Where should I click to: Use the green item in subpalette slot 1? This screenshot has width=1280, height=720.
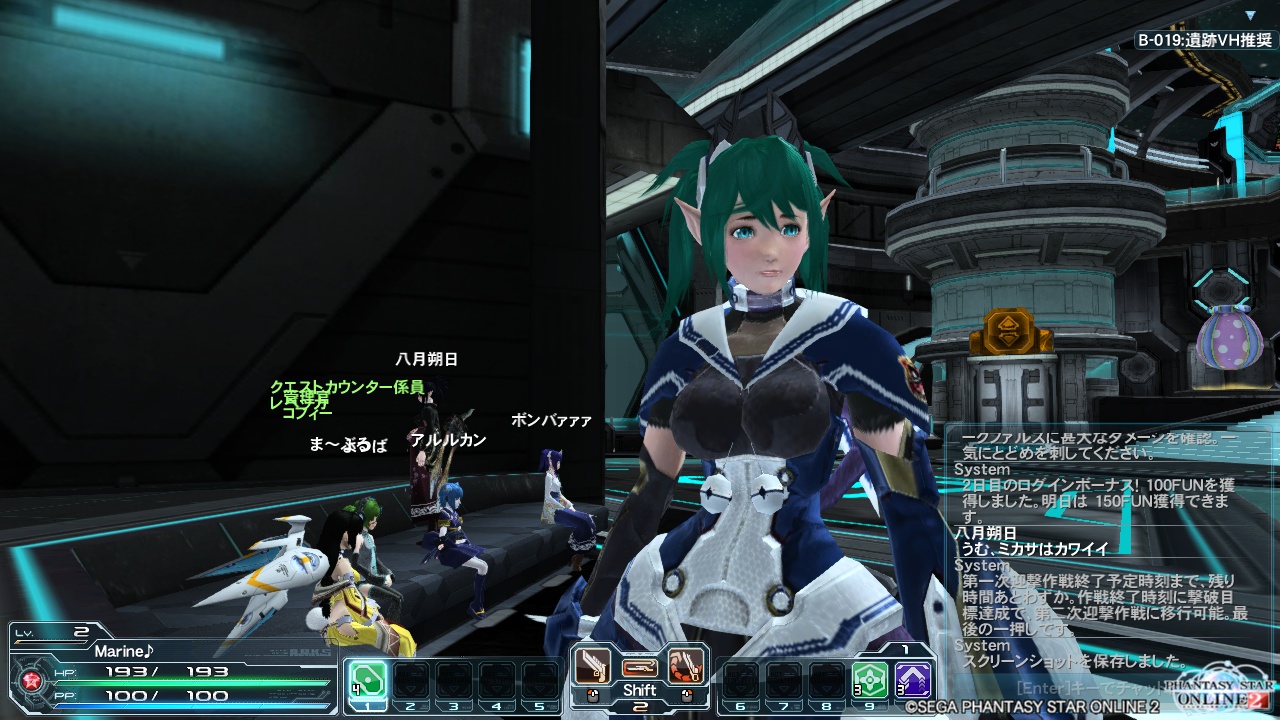(x=366, y=679)
